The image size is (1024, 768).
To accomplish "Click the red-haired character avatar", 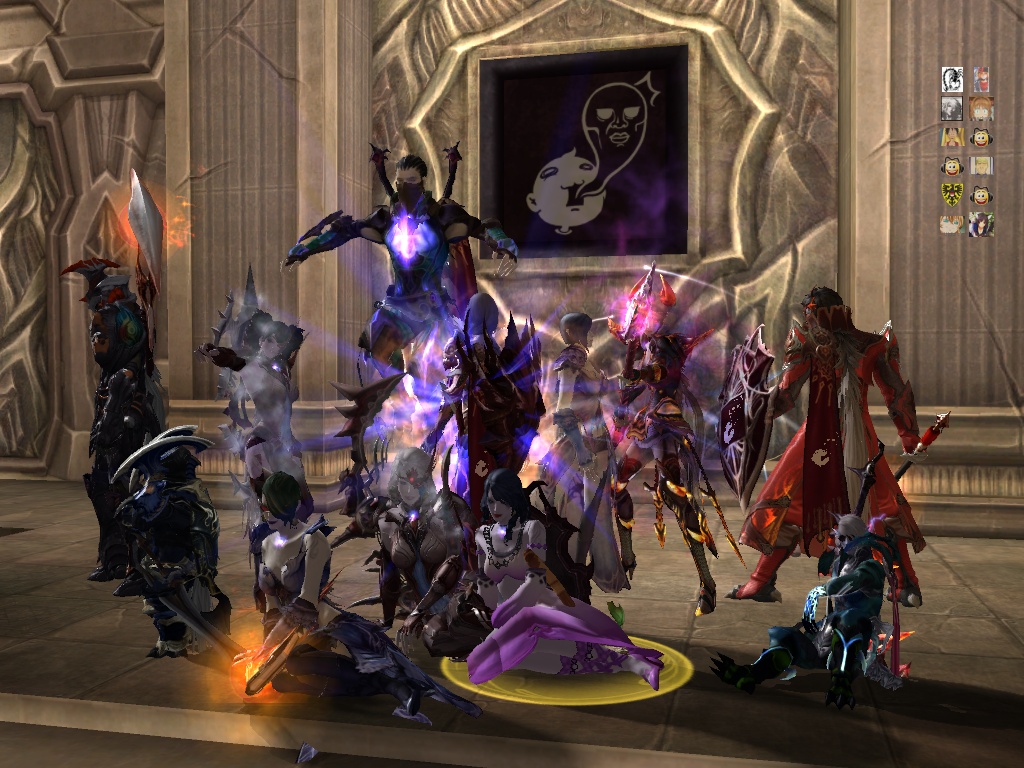I will [x=981, y=79].
